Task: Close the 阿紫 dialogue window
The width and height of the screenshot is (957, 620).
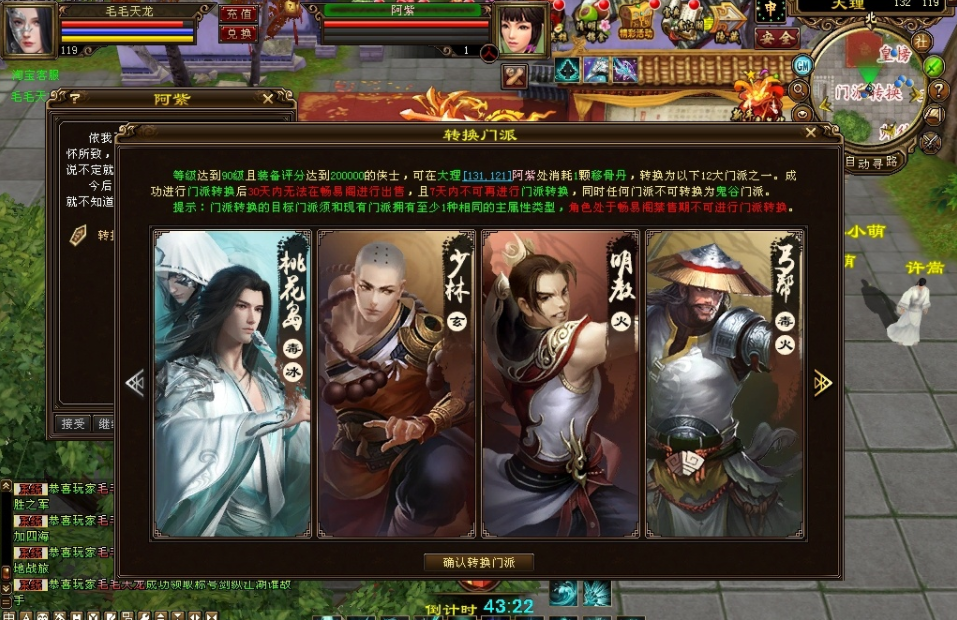Action: 268,98
